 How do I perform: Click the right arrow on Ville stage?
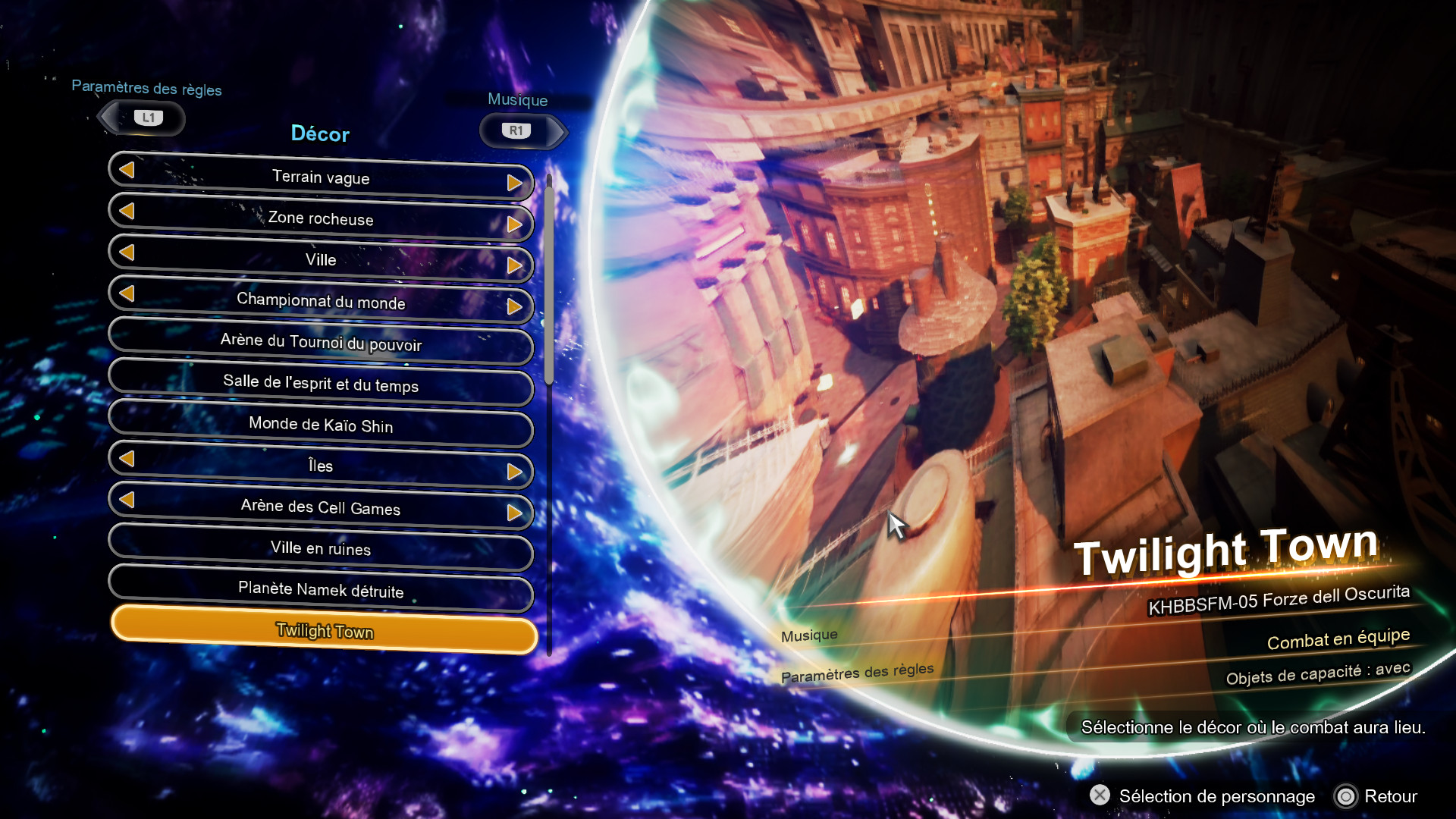(516, 265)
